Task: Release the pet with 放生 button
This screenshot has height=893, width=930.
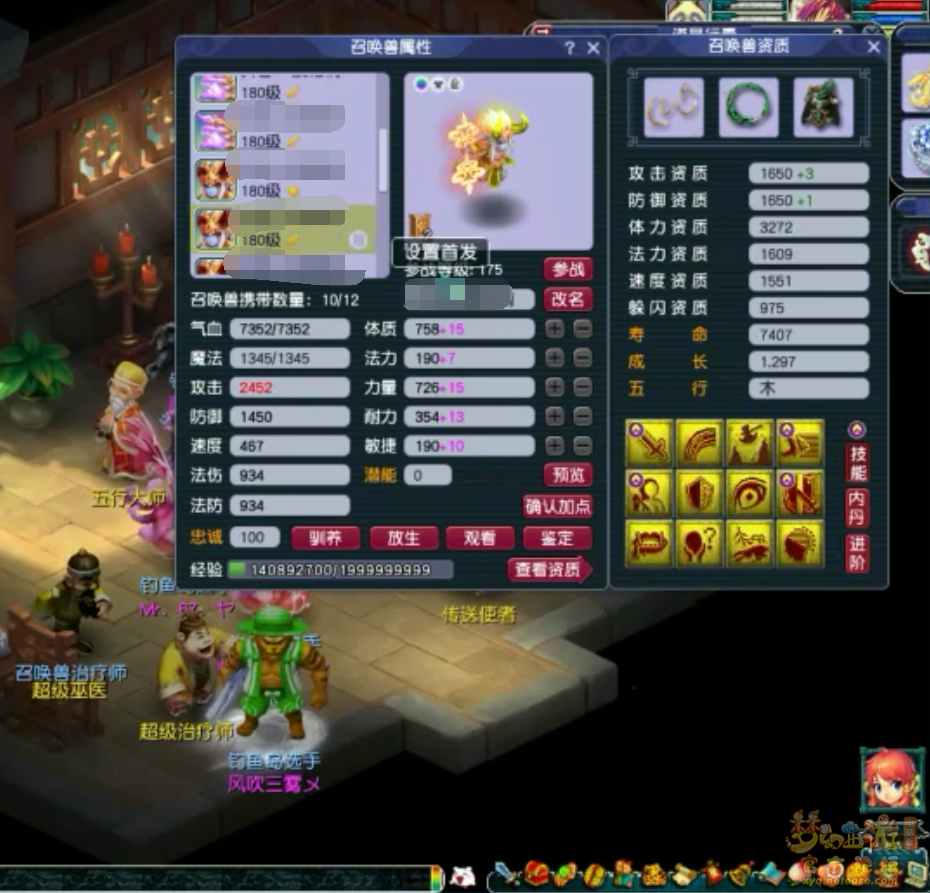Action: [x=403, y=538]
